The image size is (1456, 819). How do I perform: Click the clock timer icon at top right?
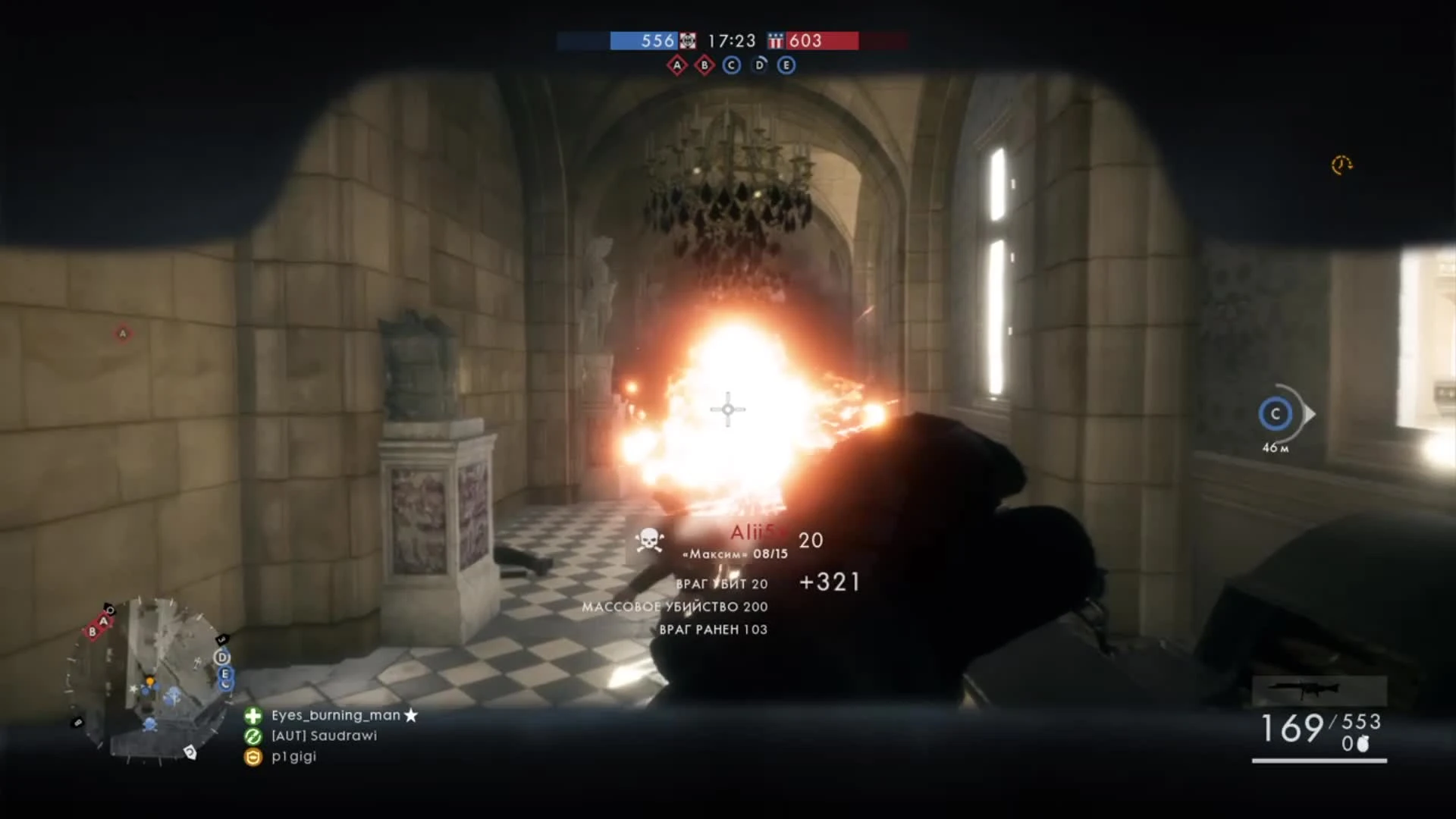(1341, 165)
